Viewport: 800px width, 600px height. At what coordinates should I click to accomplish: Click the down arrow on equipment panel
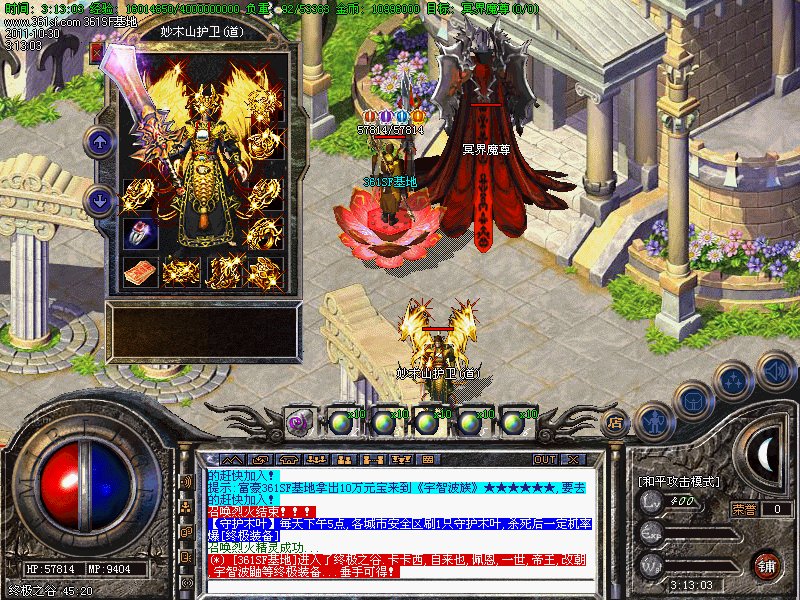(x=99, y=200)
